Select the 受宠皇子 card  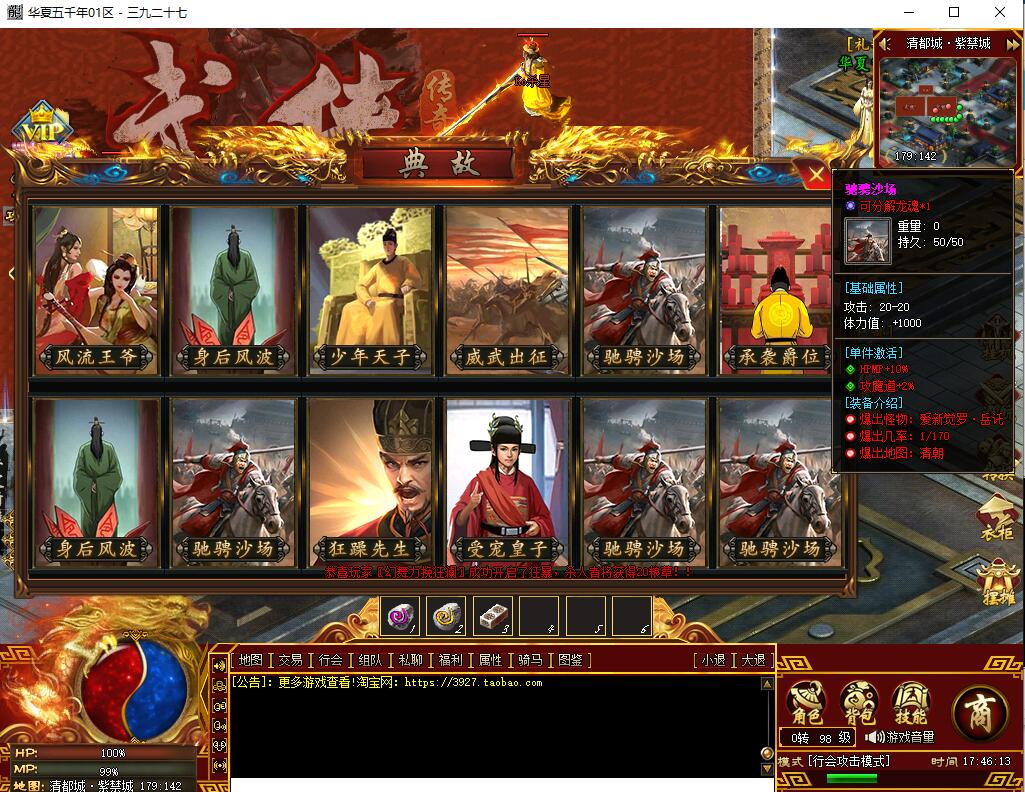(508, 482)
